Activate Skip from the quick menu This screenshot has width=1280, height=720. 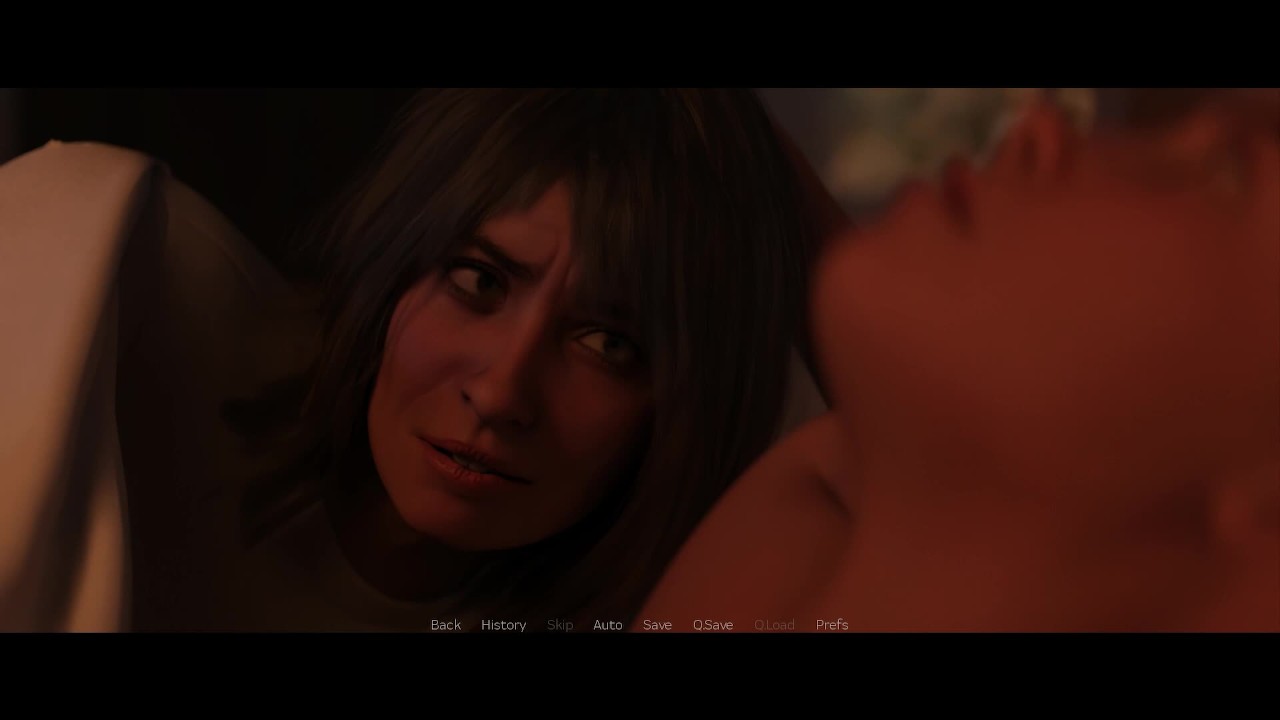tap(559, 624)
